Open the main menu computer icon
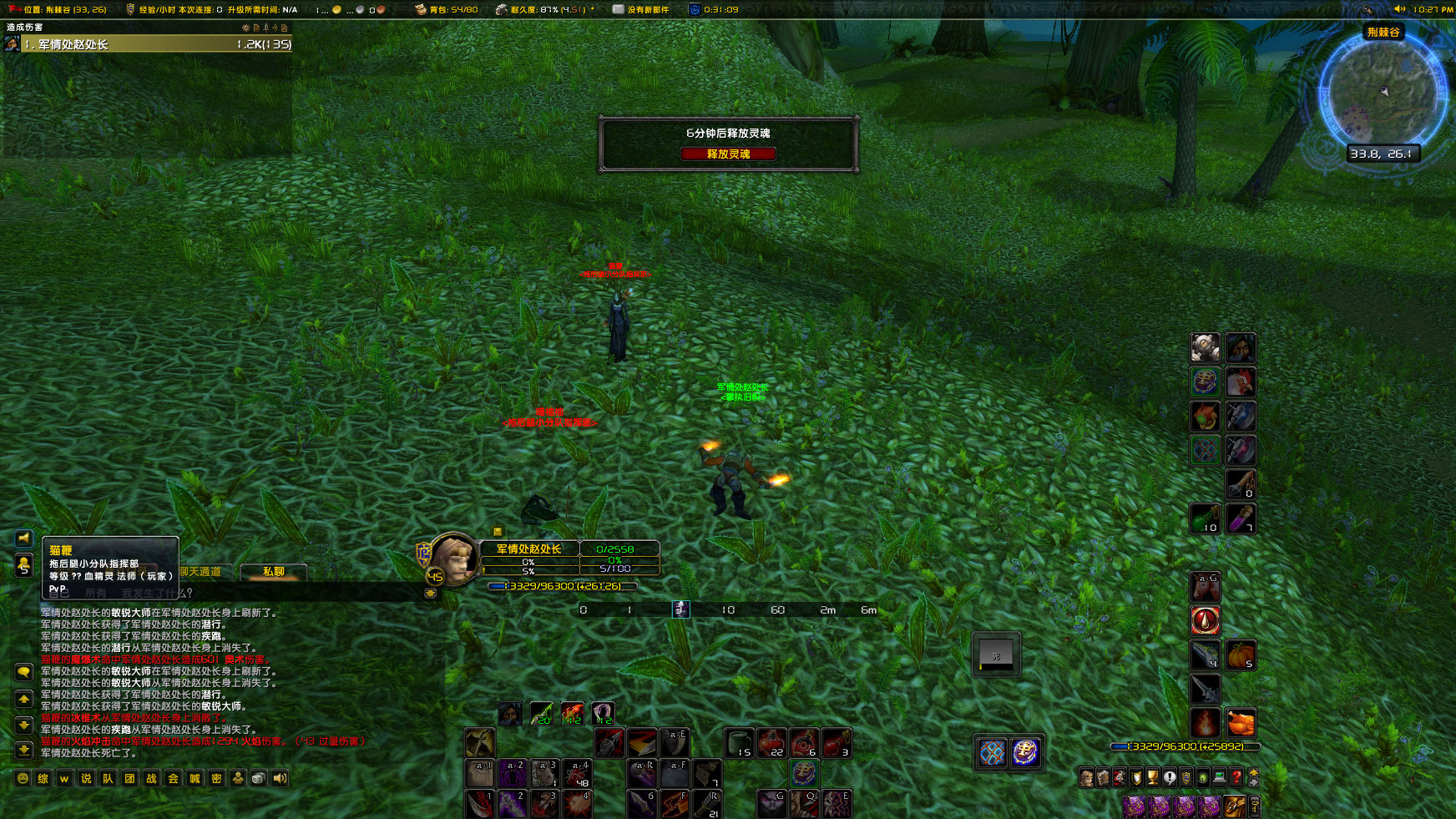This screenshot has width=1456, height=819. (x=1219, y=778)
